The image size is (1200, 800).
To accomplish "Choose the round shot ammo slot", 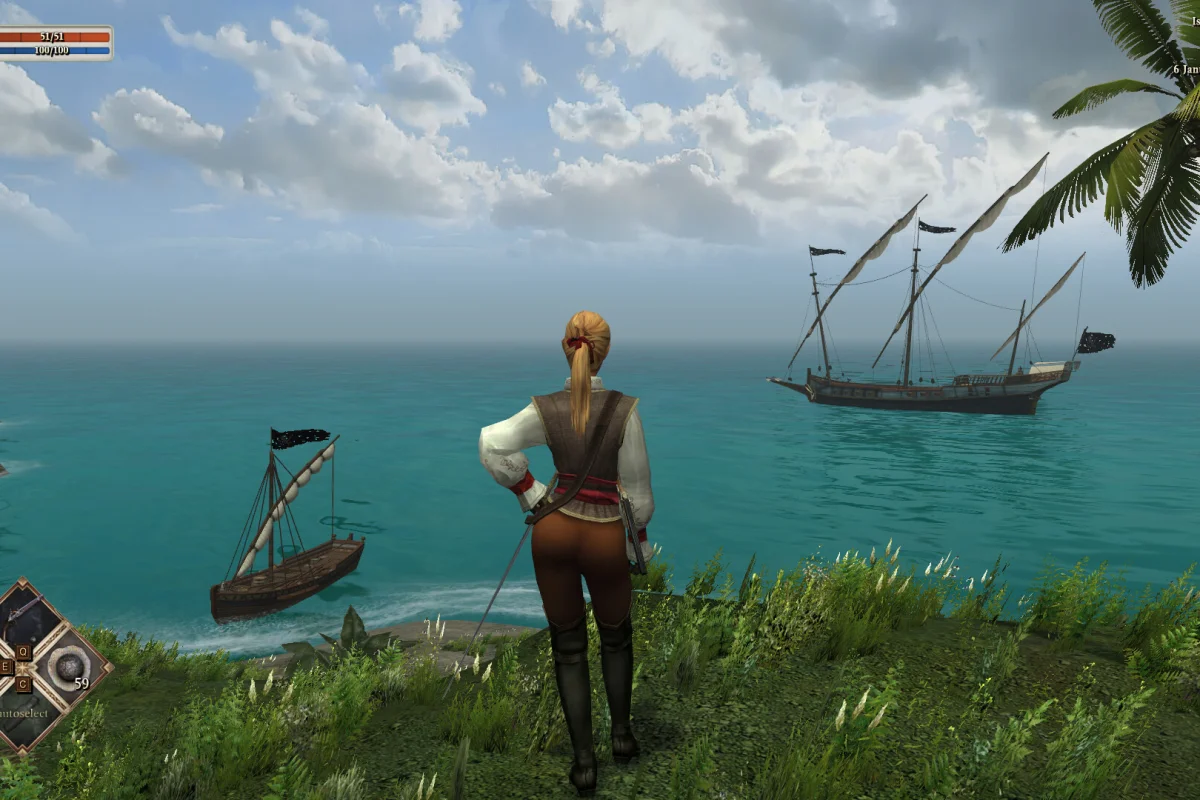I will click(68, 666).
